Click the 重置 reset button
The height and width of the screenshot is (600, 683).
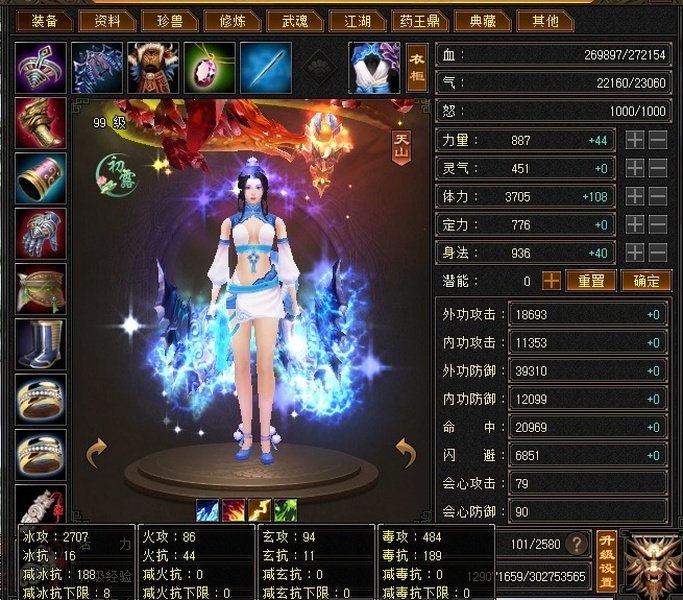pos(591,281)
